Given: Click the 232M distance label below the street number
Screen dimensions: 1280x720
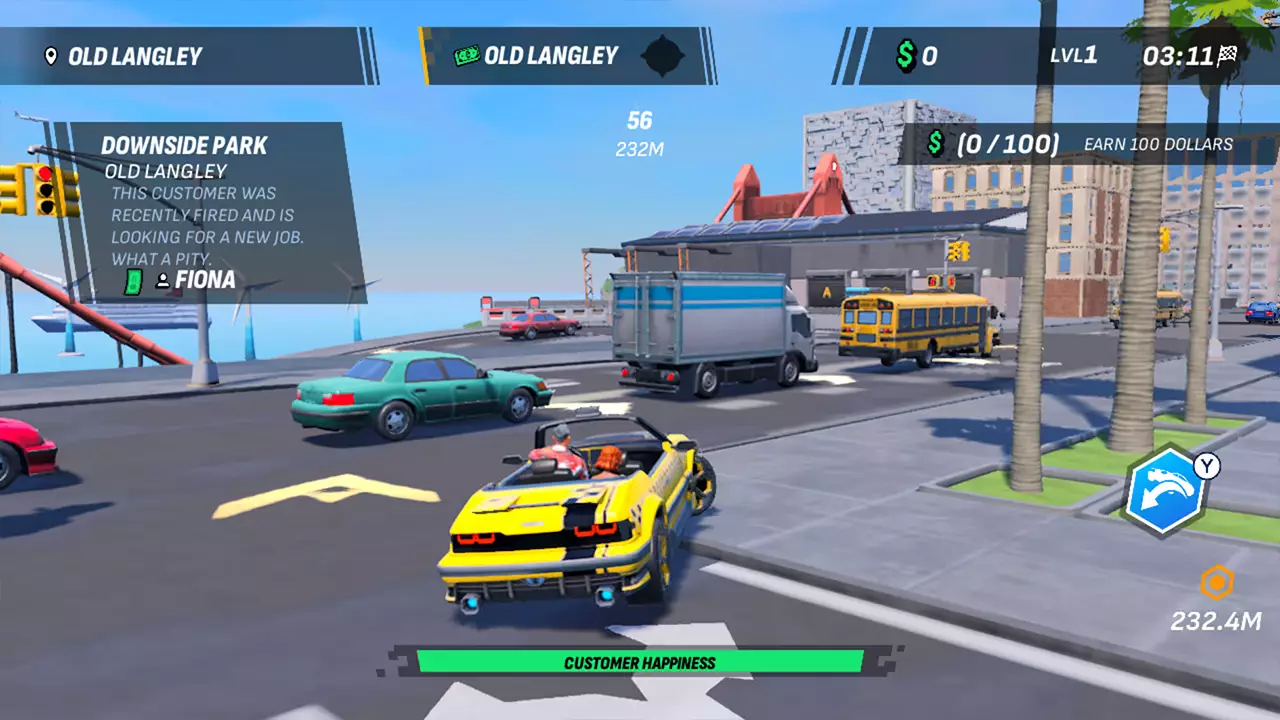Looking at the screenshot, I should (x=639, y=149).
